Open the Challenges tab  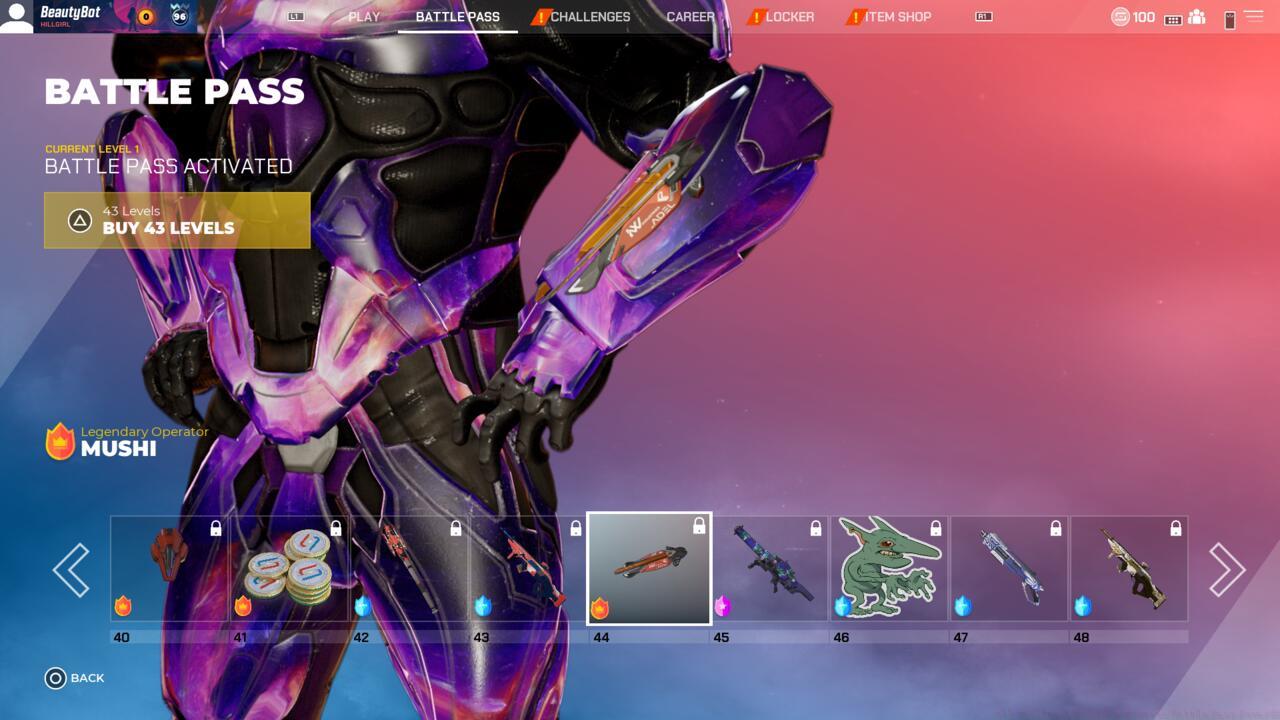point(589,17)
